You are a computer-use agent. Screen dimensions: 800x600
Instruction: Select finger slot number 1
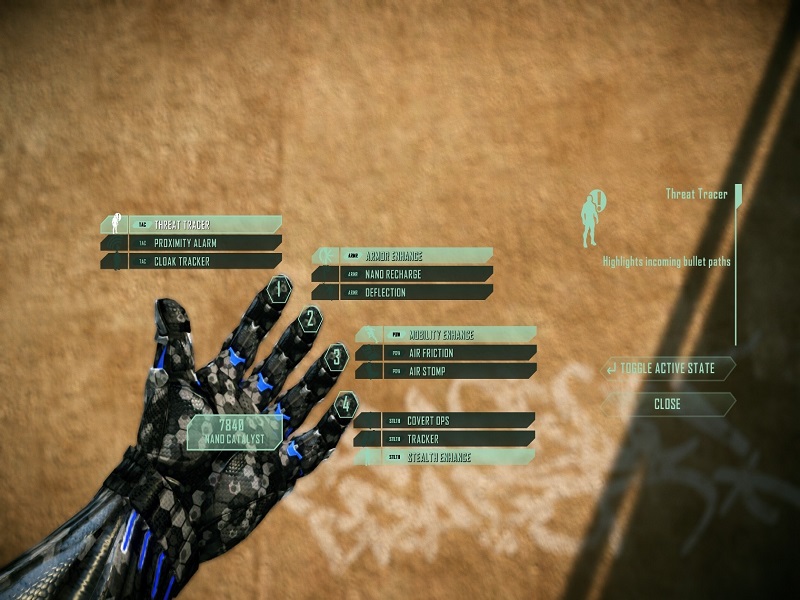281,290
